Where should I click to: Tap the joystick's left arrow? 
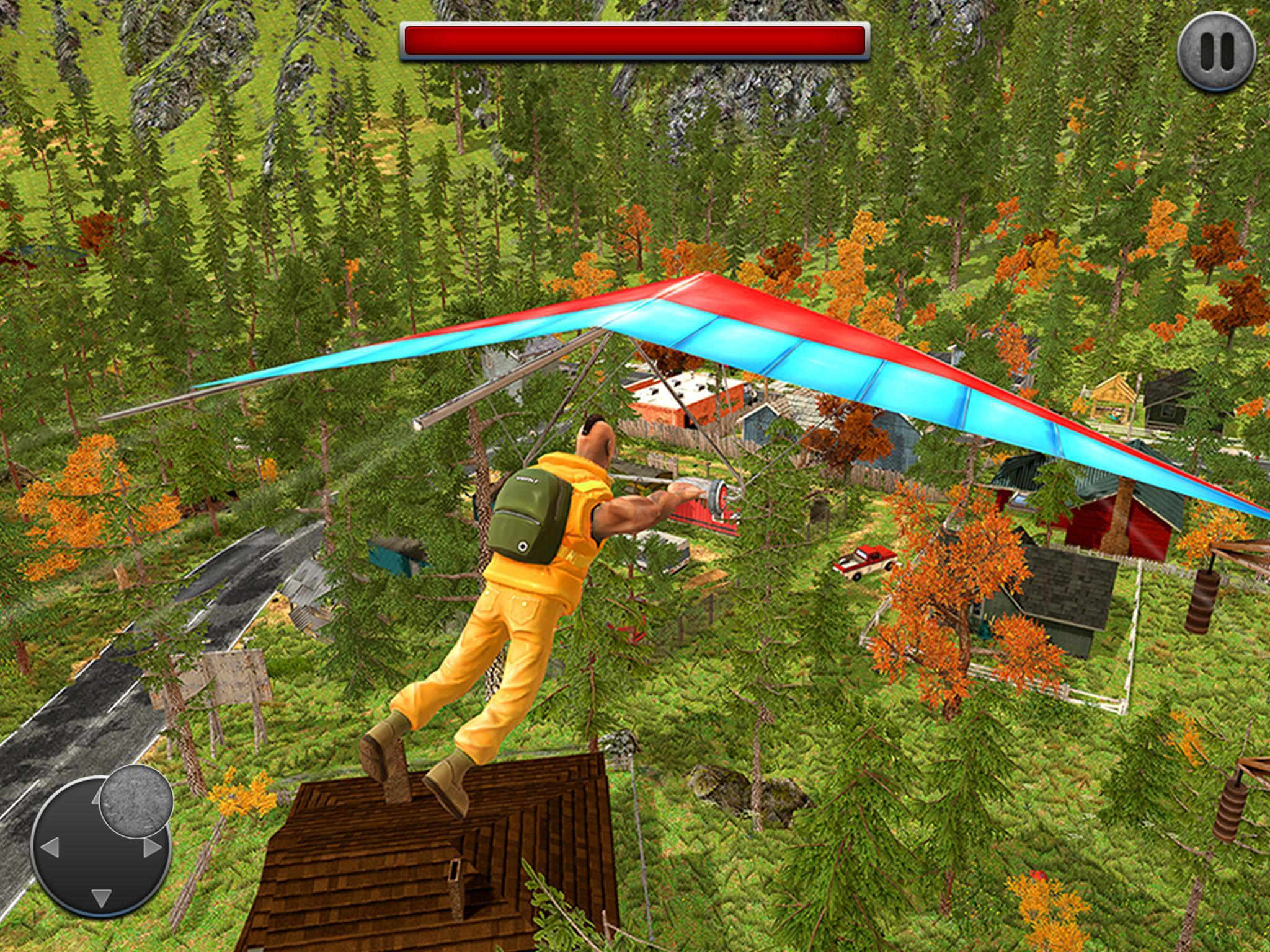(x=49, y=848)
